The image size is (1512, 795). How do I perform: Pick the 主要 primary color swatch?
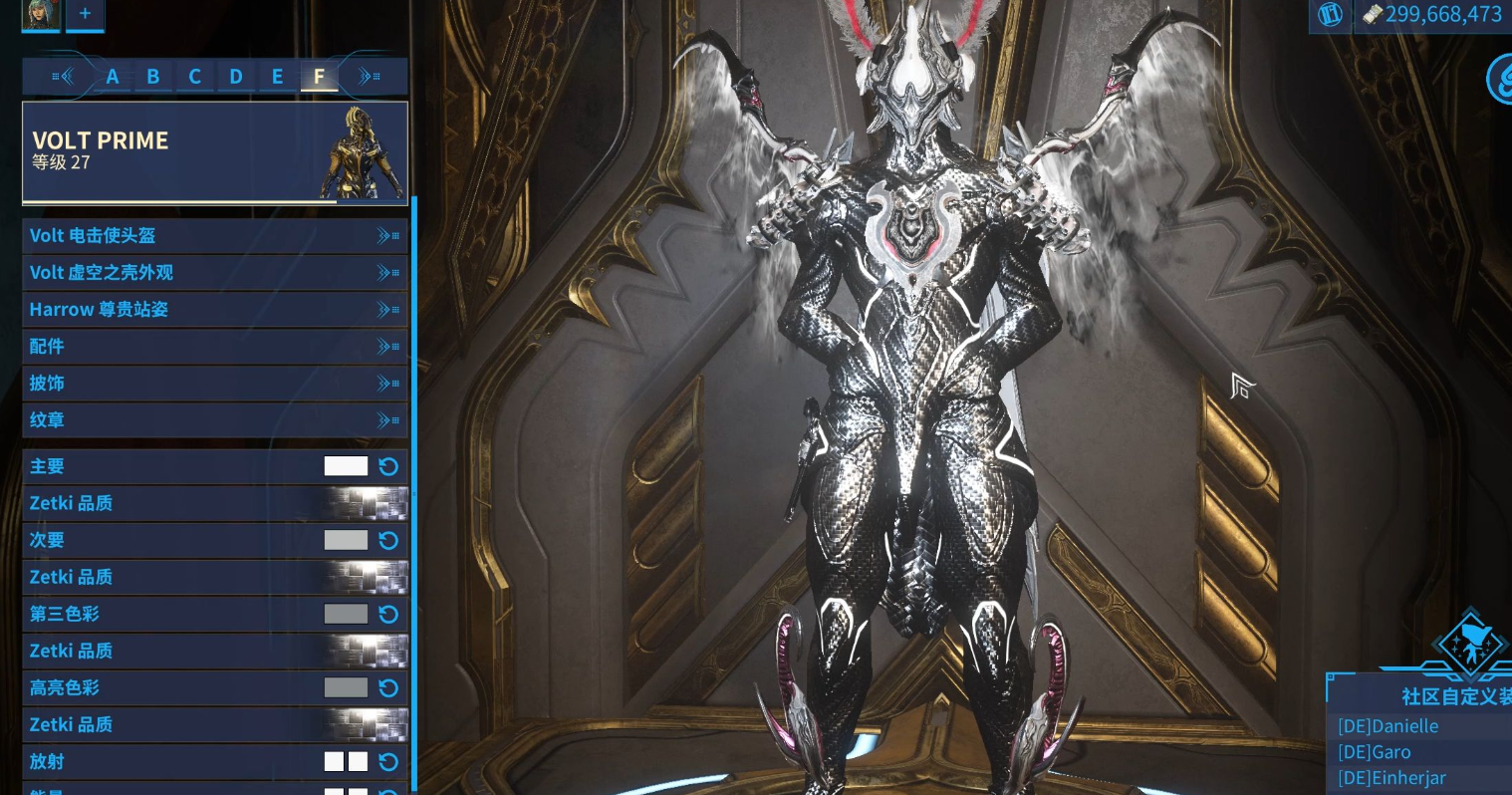point(346,466)
